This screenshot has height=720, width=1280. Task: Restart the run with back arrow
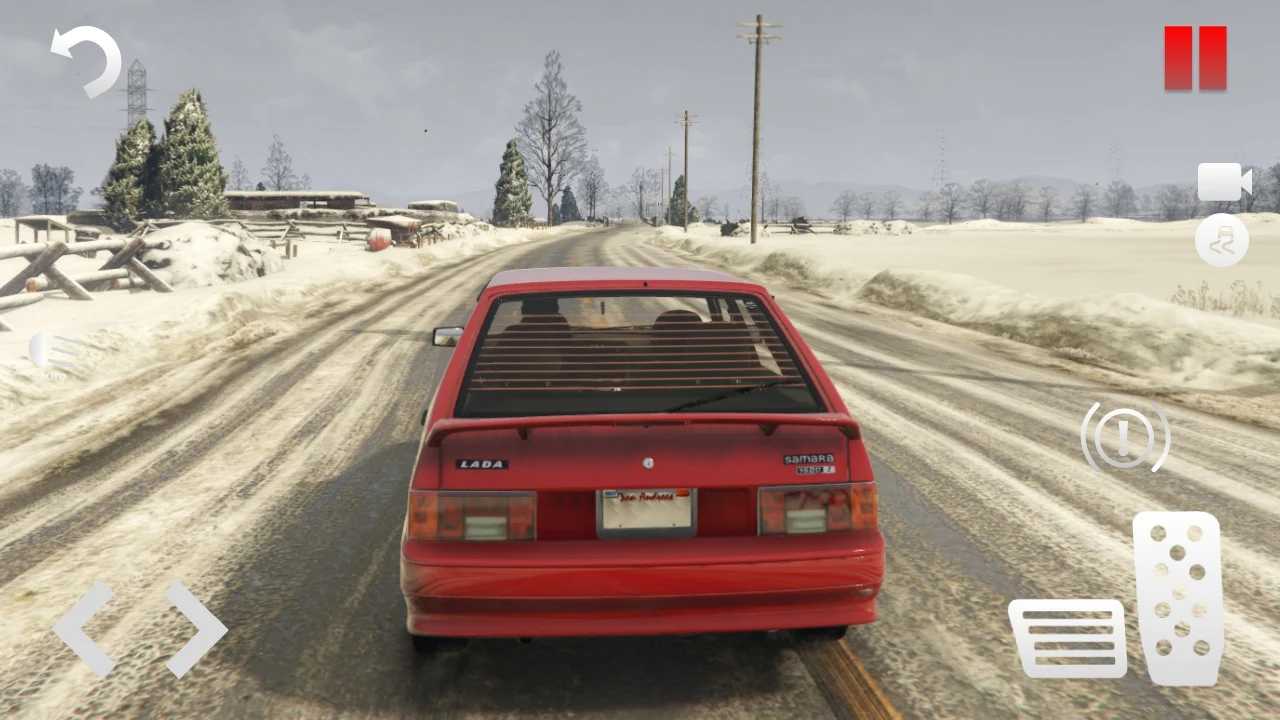pyautogui.click(x=85, y=62)
